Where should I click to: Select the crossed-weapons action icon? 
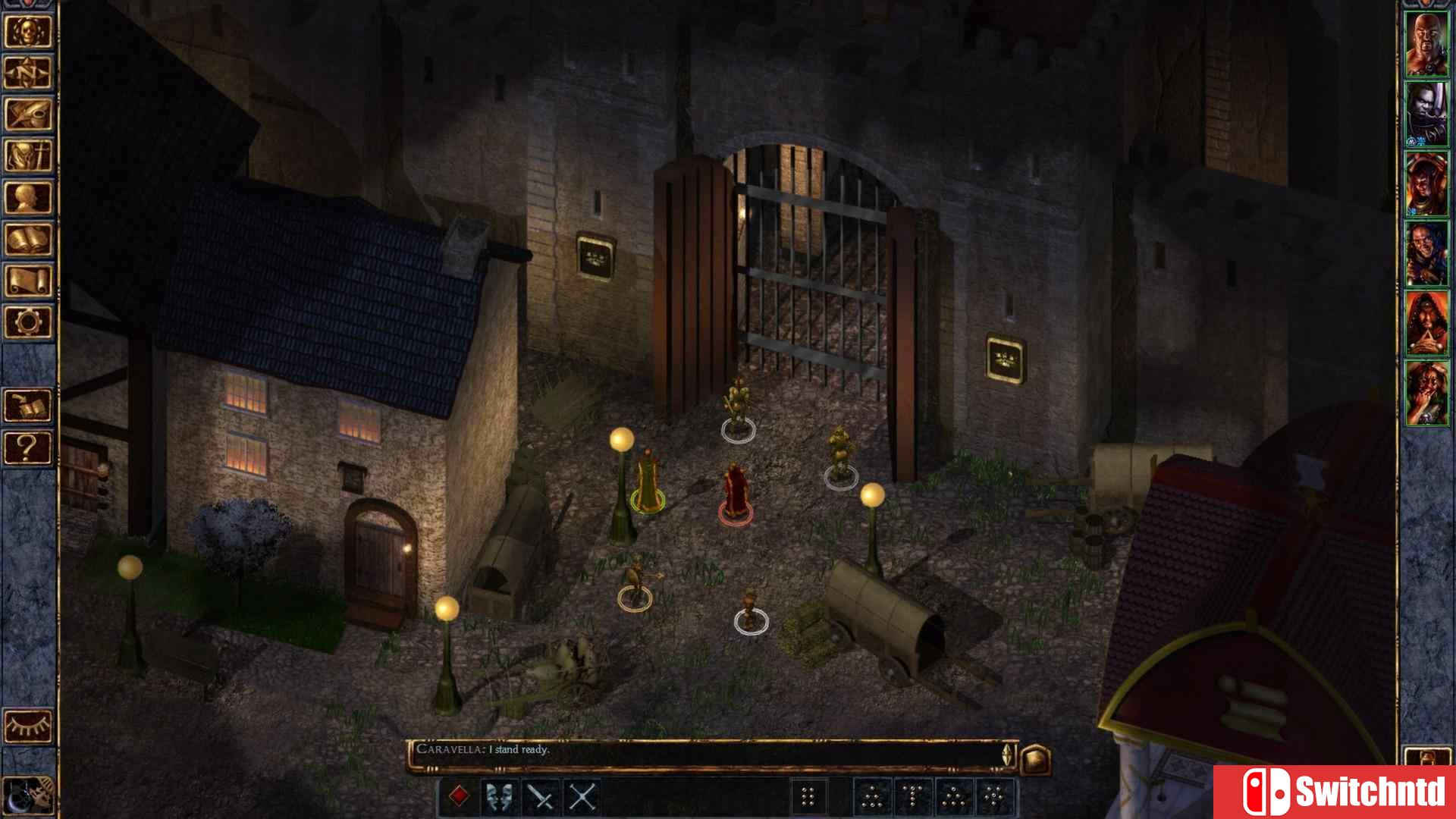click(581, 795)
